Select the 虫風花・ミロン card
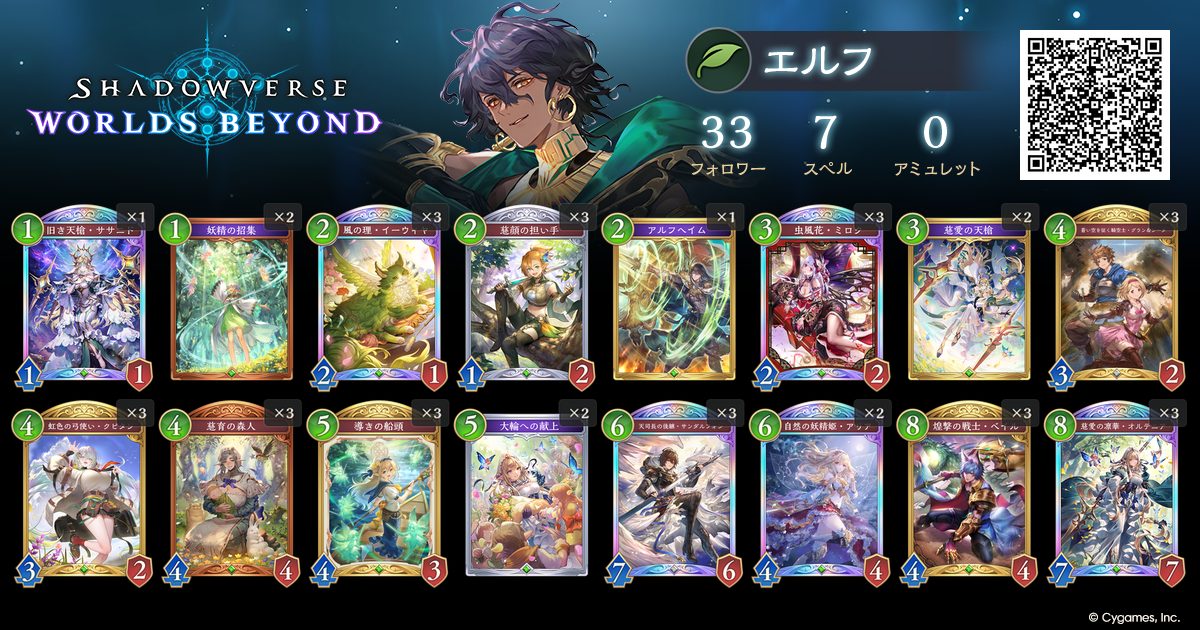 [823, 295]
